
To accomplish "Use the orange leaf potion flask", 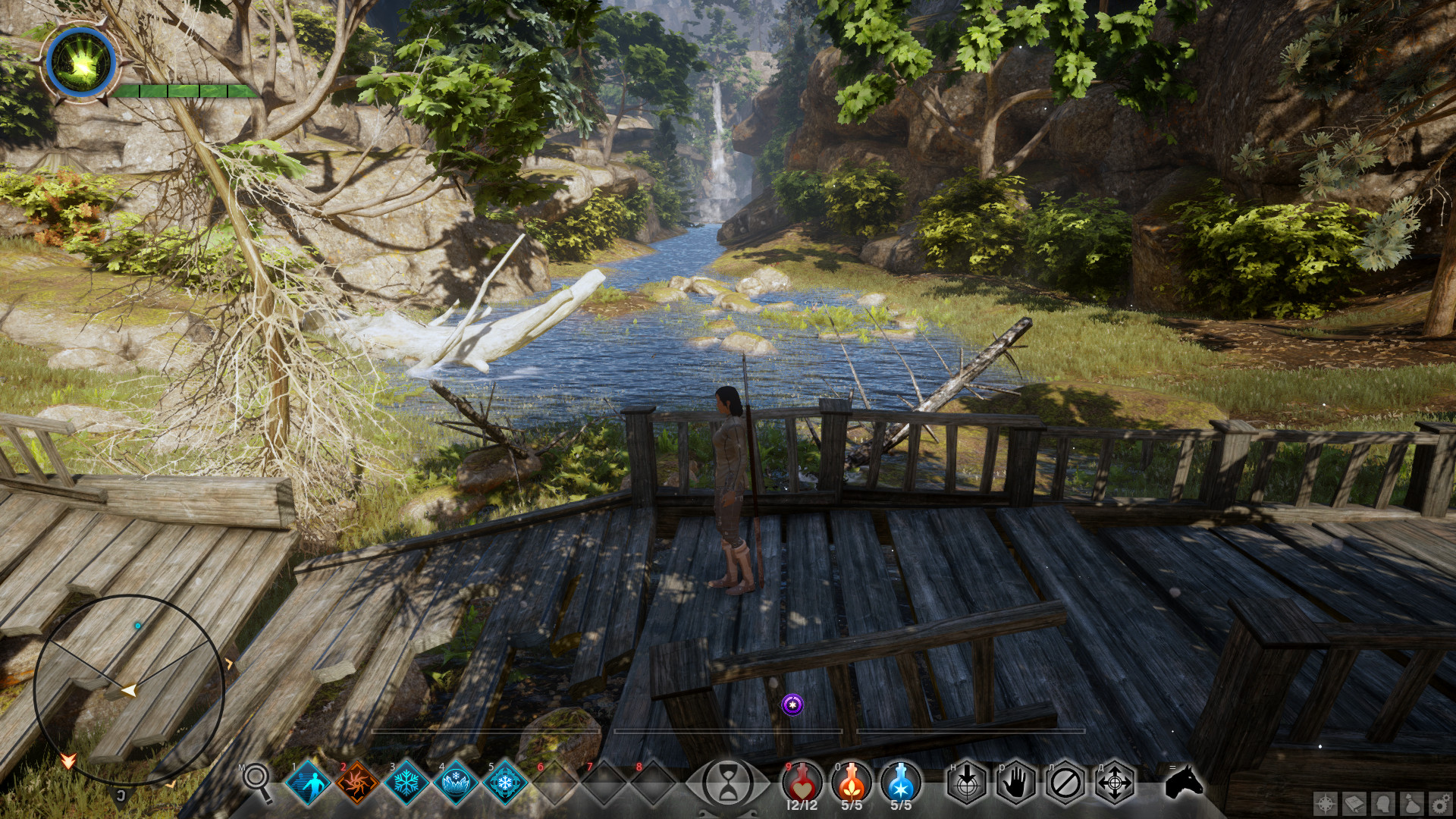I will pos(852,781).
